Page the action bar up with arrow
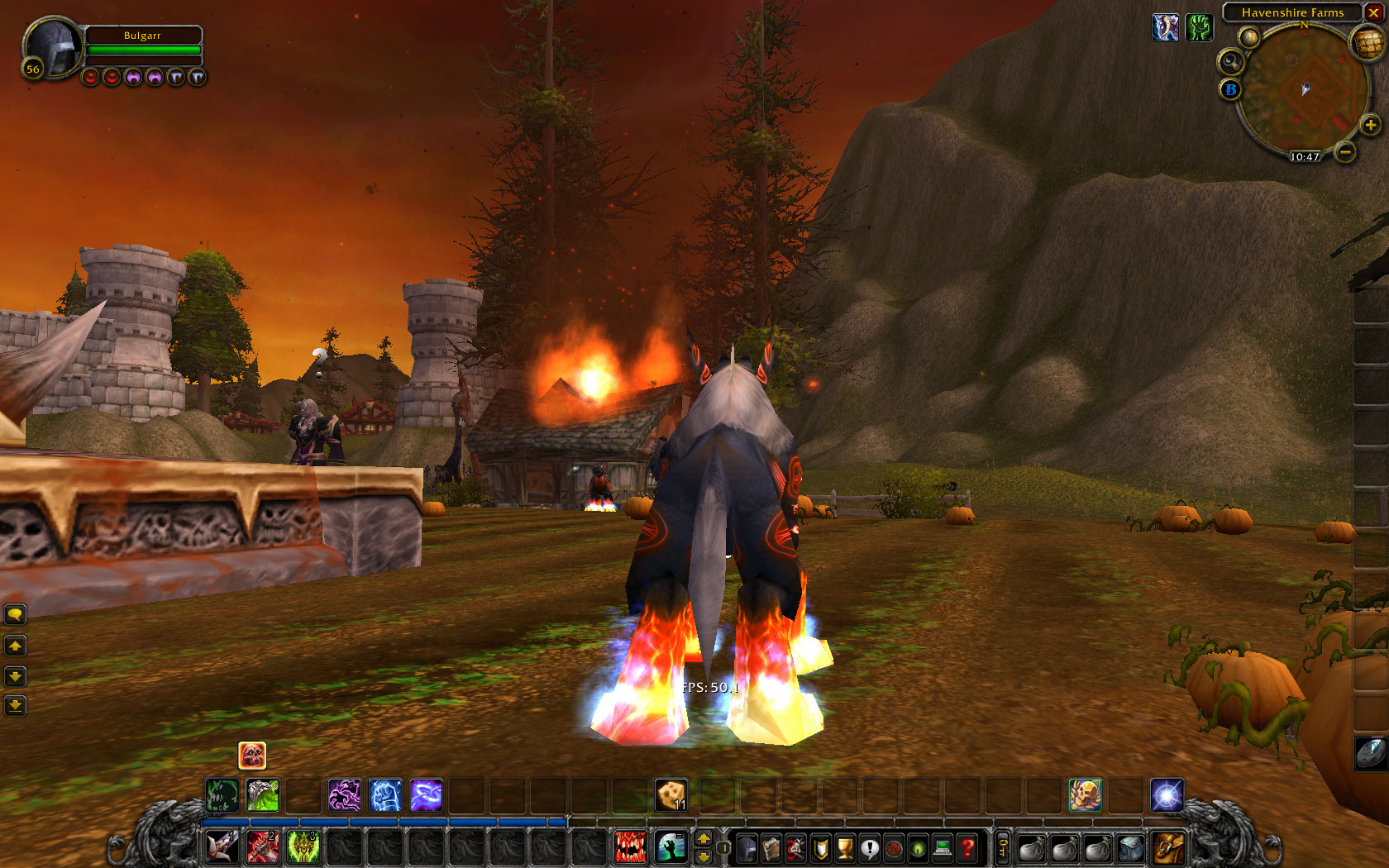Image resolution: width=1389 pixels, height=868 pixels. tap(704, 838)
